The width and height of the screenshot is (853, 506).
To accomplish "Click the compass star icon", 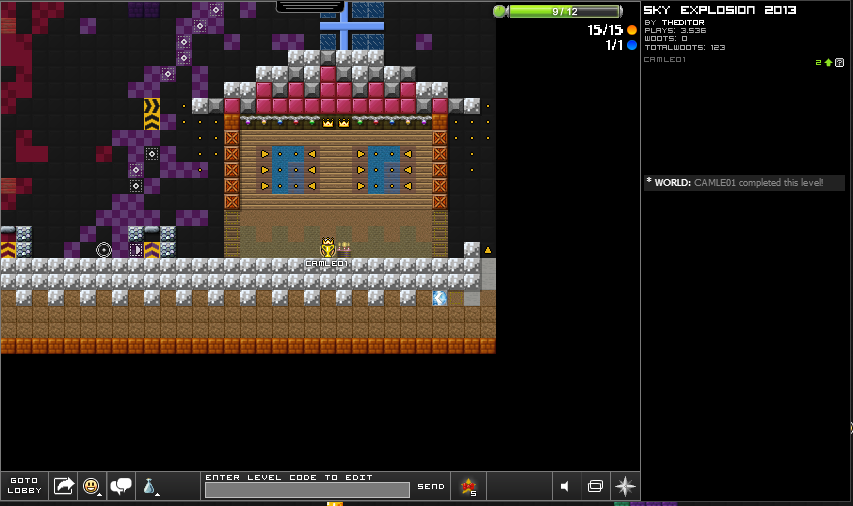I will point(625,486).
